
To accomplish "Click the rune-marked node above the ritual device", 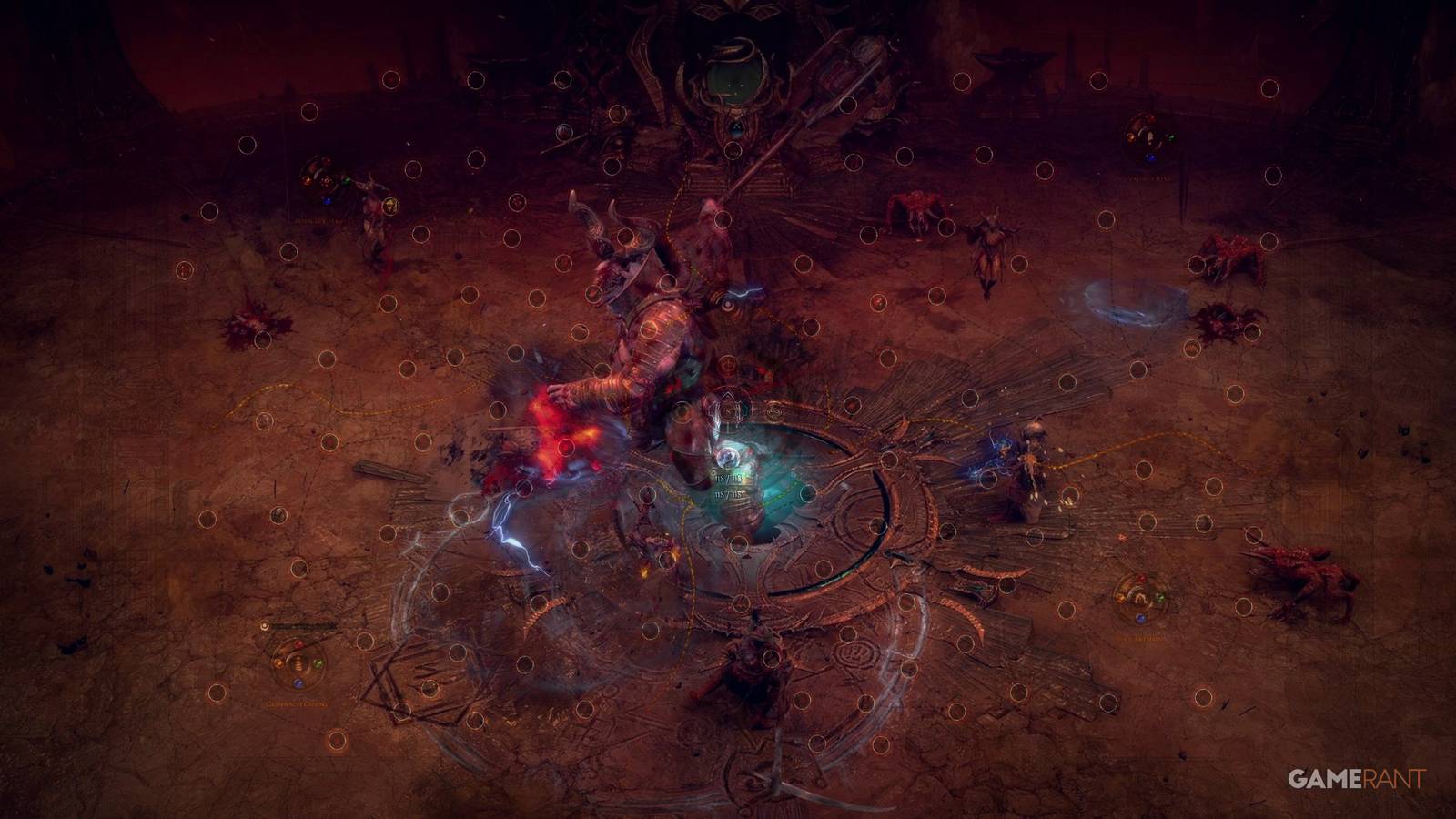I will [728, 411].
